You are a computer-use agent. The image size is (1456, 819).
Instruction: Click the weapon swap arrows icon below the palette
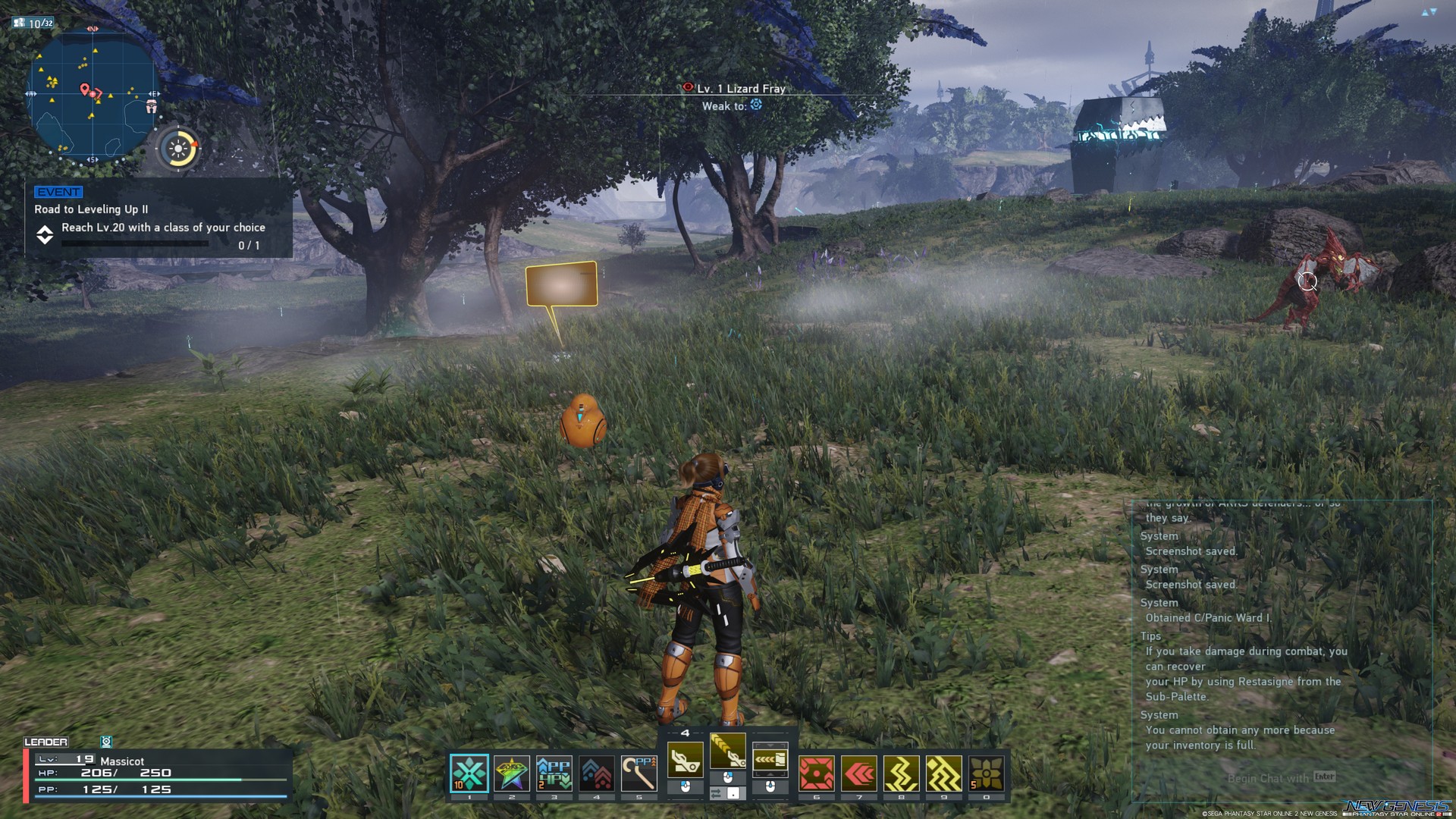(x=716, y=793)
